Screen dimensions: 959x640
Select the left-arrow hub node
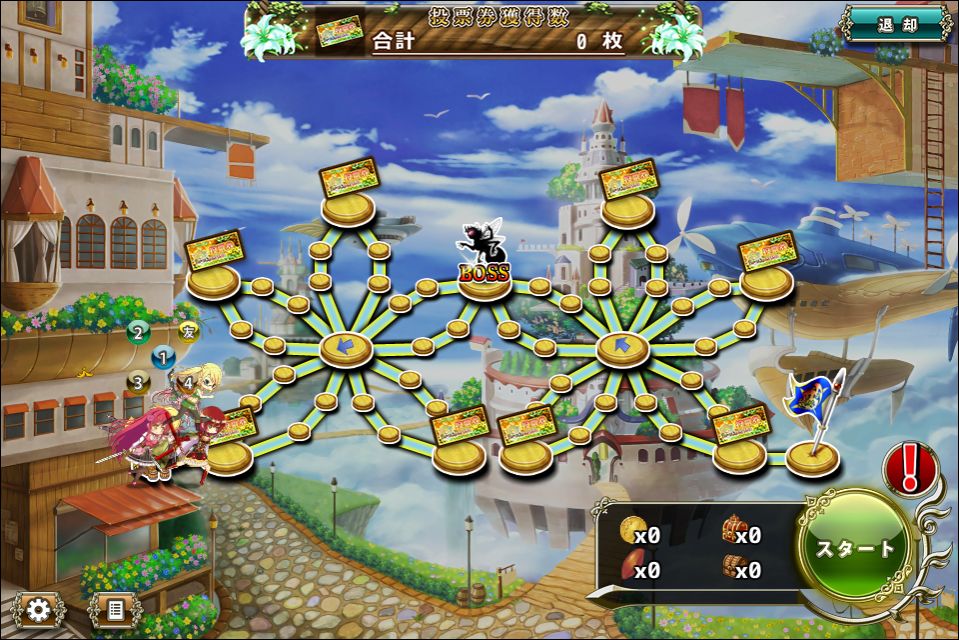346,348
